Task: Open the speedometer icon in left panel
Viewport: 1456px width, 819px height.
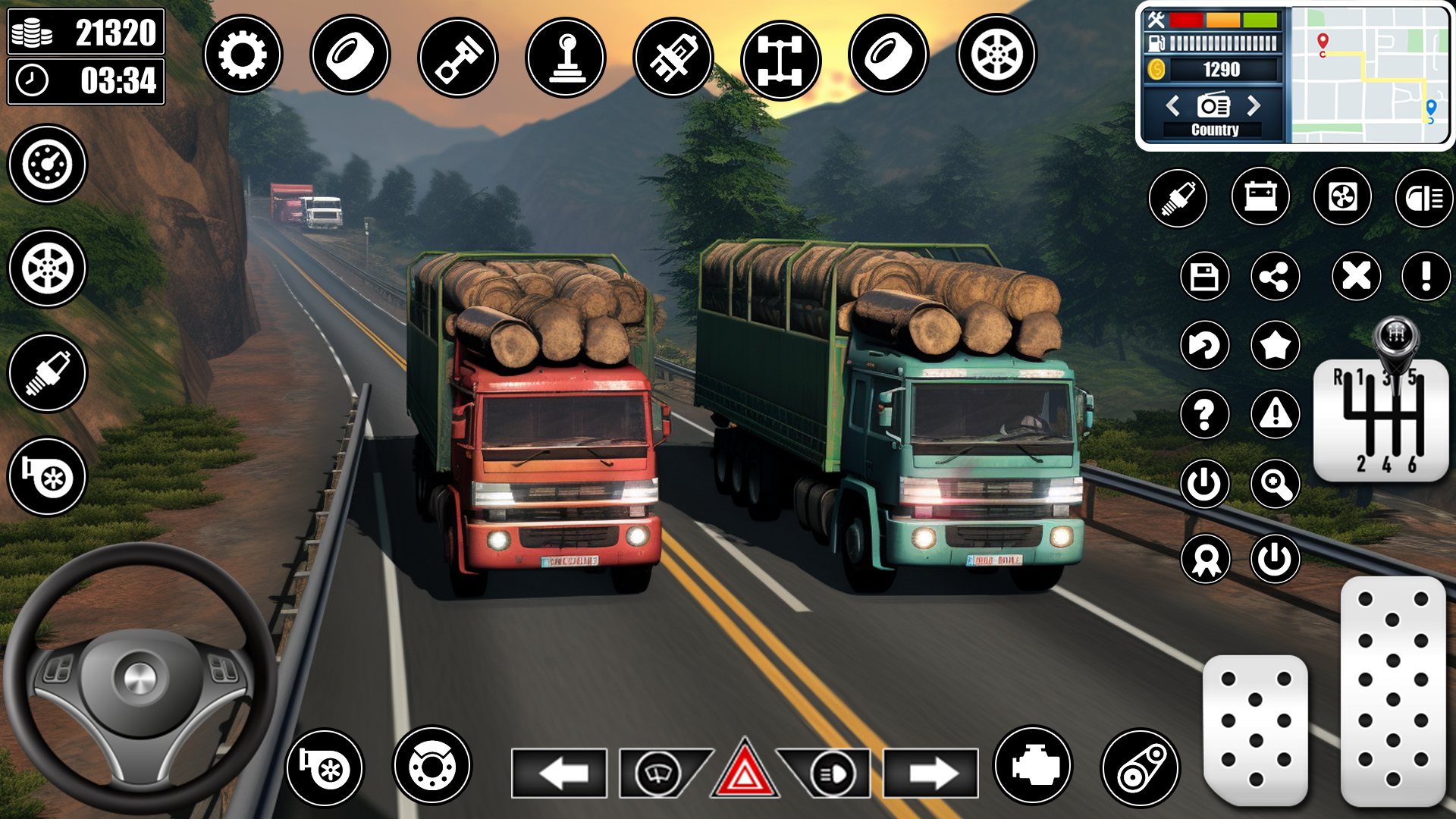Action: pos(47,165)
